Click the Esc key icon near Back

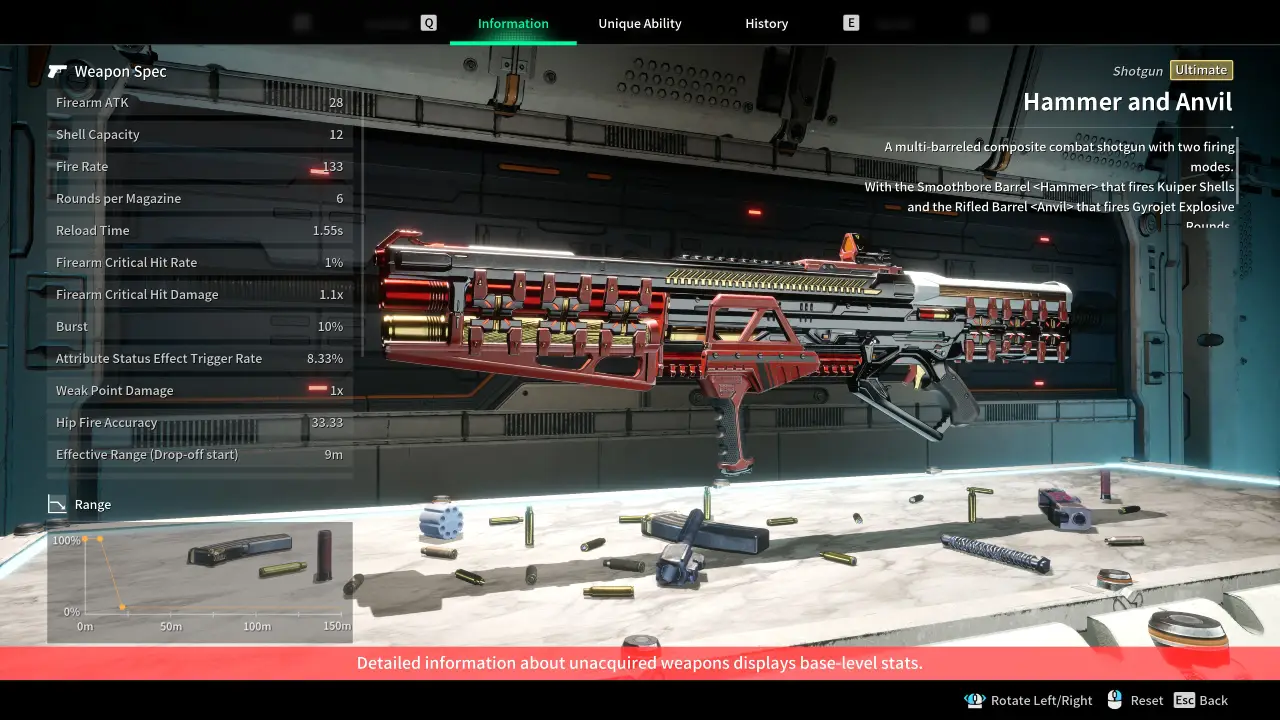click(1185, 700)
